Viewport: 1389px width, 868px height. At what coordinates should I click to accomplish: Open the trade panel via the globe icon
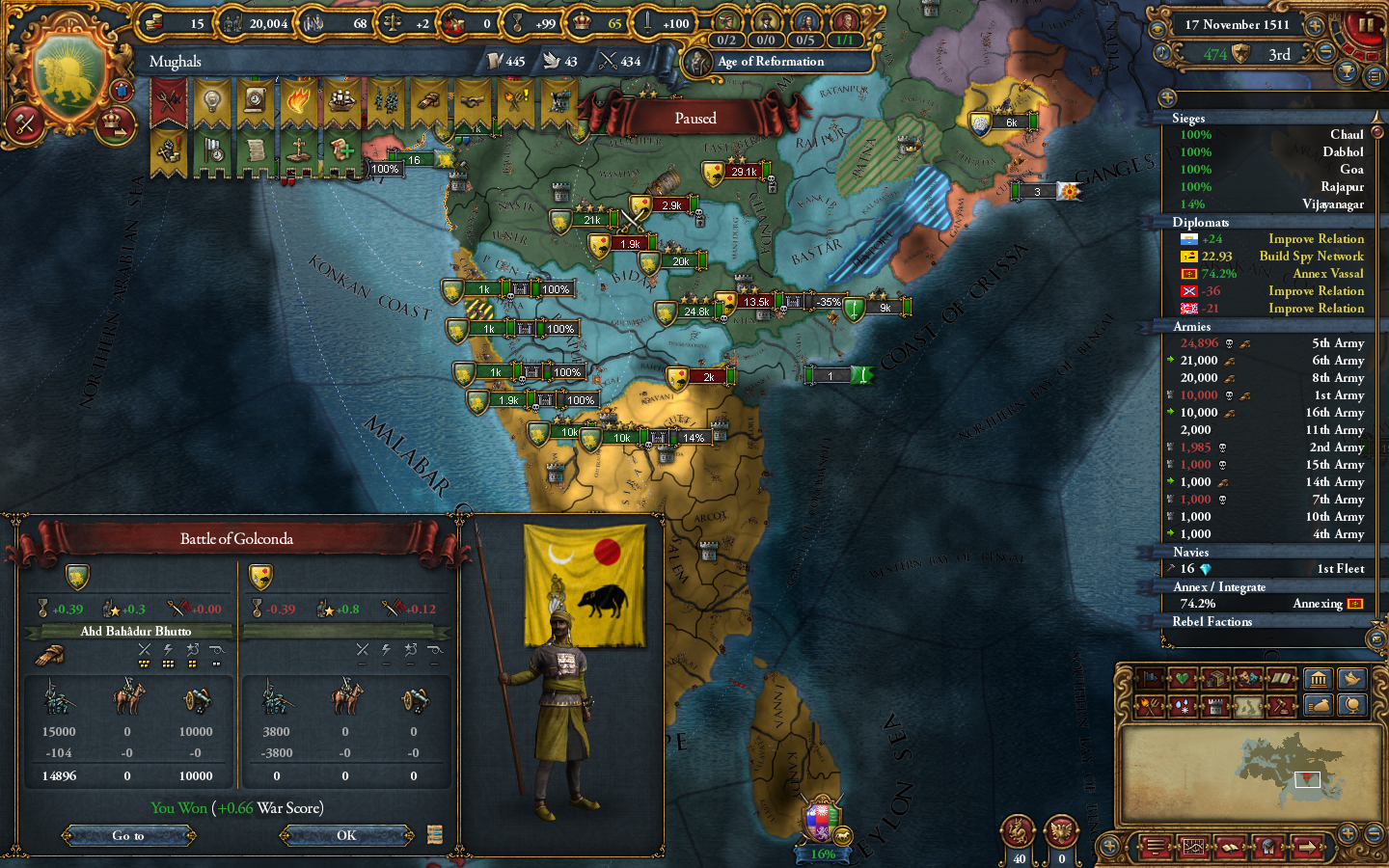[x=1352, y=706]
